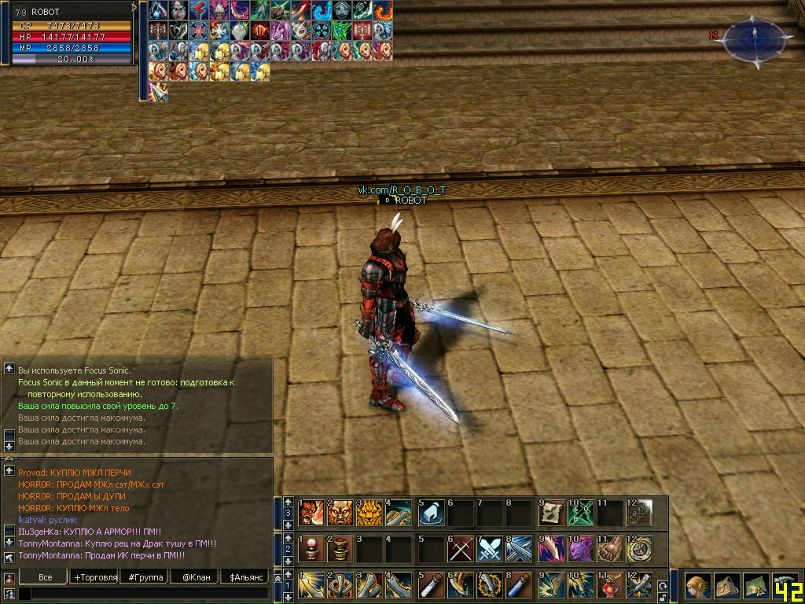Click the rotate button beside hotbar 1

coord(664,585)
